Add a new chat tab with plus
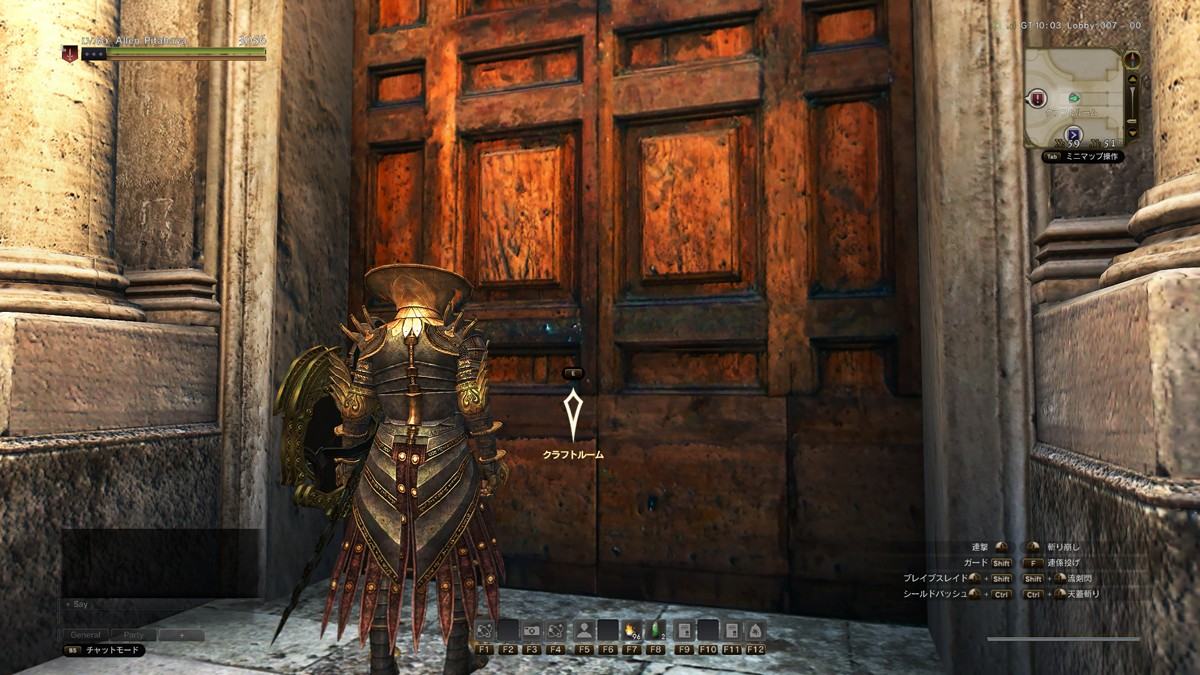The width and height of the screenshot is (1200, 675). tap(181, 635)
